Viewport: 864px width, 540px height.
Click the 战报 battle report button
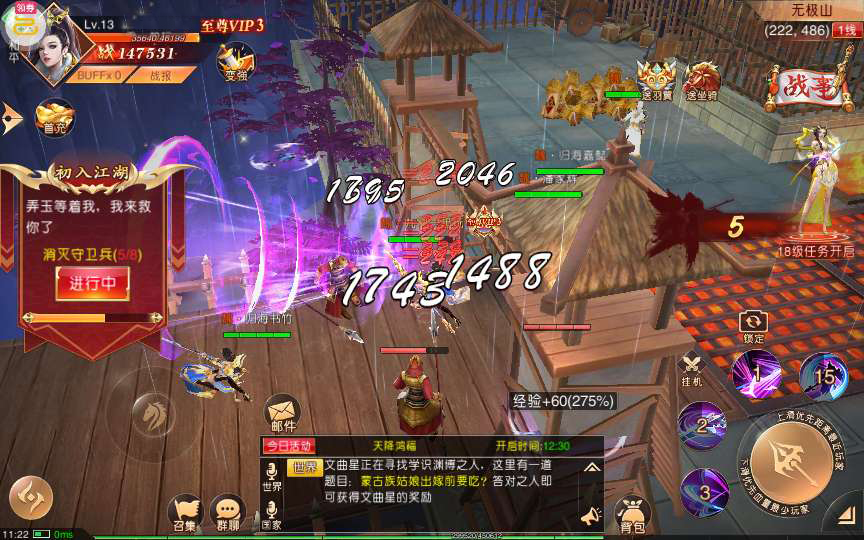pyautogui.click(x=160, y=75)
